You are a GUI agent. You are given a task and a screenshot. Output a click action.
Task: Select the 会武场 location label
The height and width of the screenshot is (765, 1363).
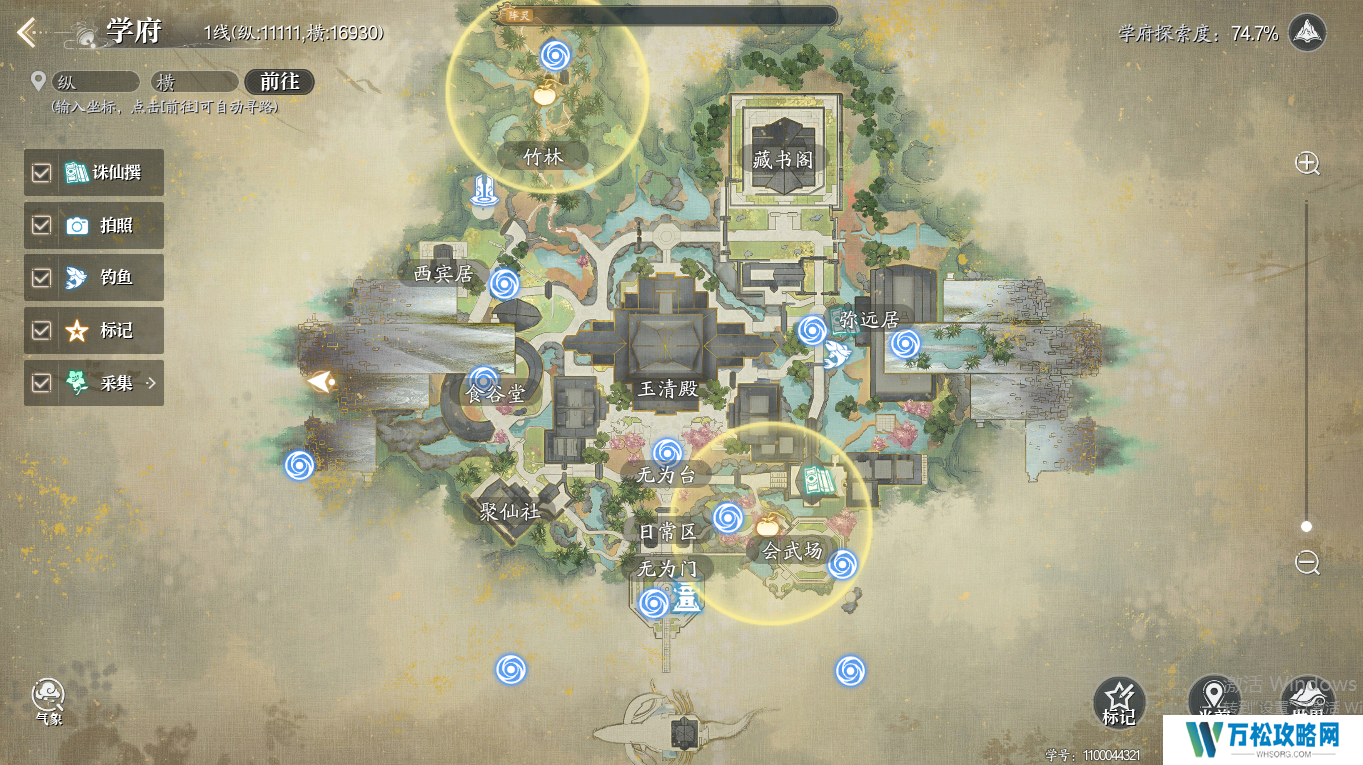[x=793, y=550]
